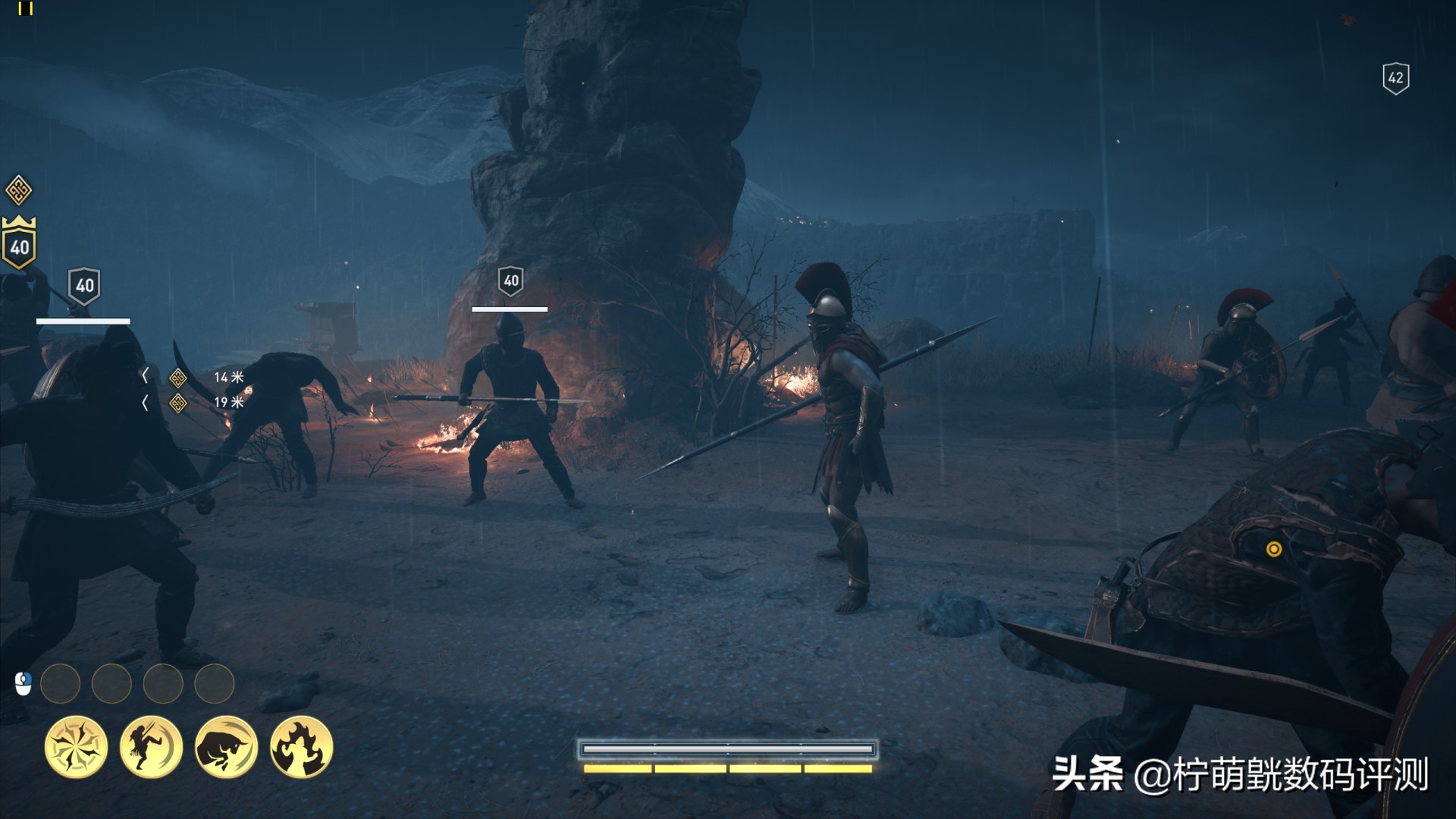Activate the Ring of Chaos ability
The image size is (1456, 819).
(x=76, y=747)
